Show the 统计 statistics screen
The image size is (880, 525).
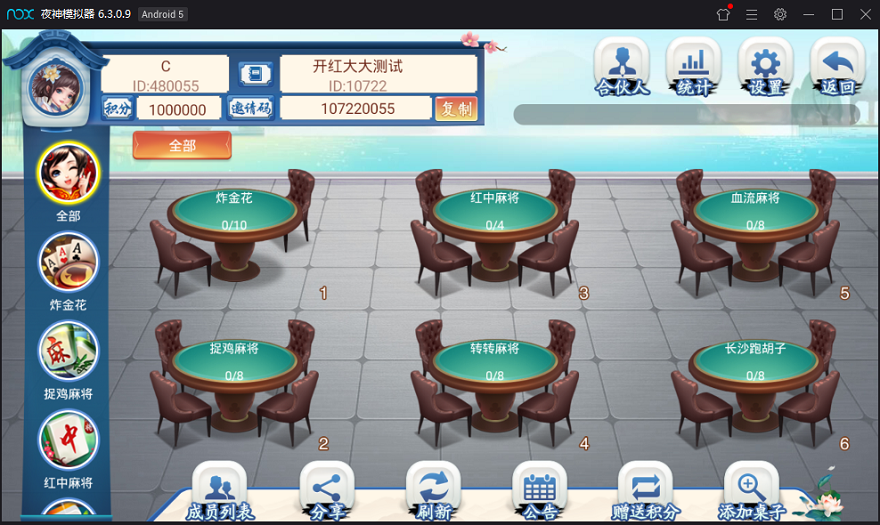click(693, 66)
